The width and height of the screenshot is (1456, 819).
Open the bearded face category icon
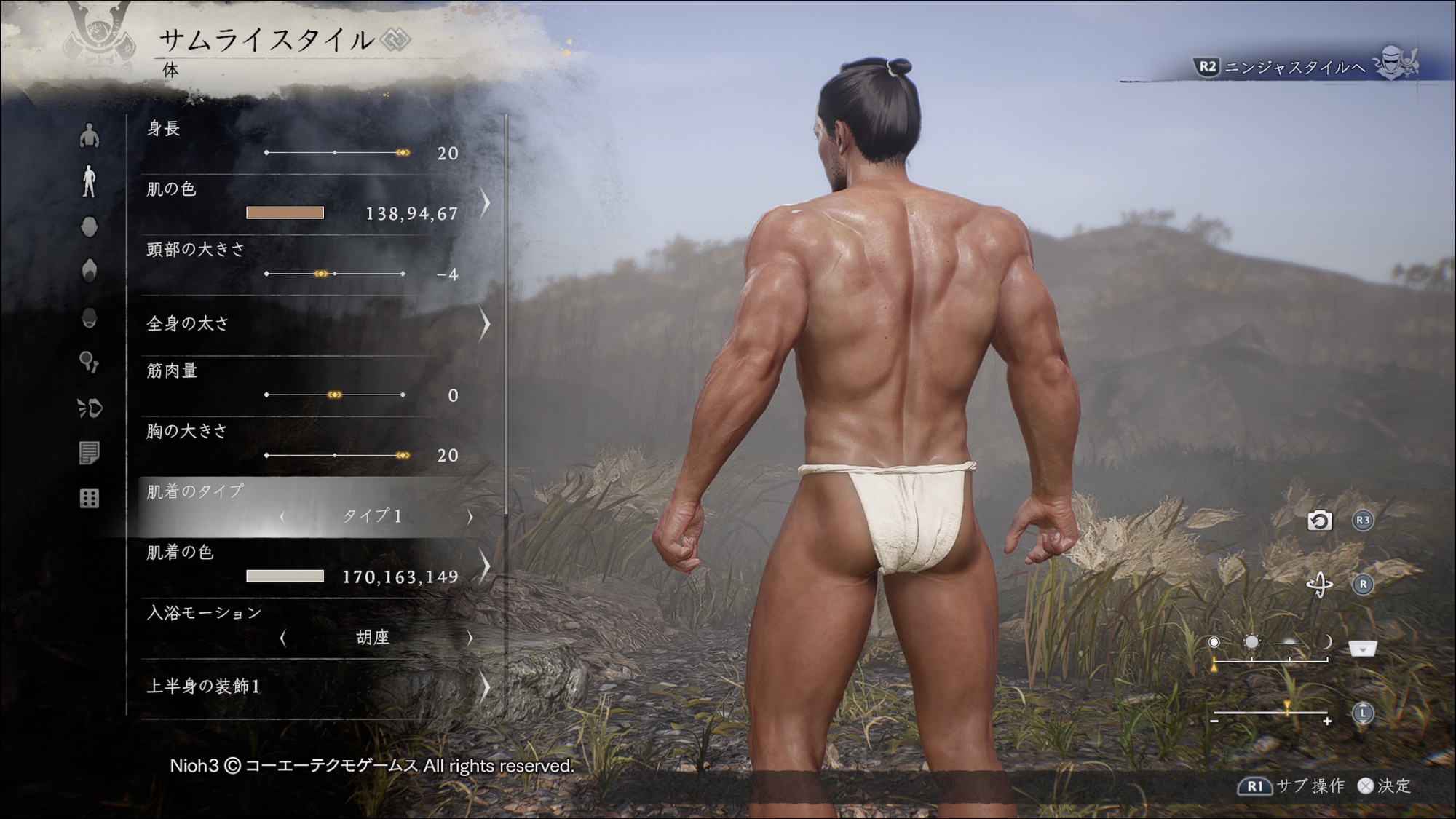(x=89, y=317)
